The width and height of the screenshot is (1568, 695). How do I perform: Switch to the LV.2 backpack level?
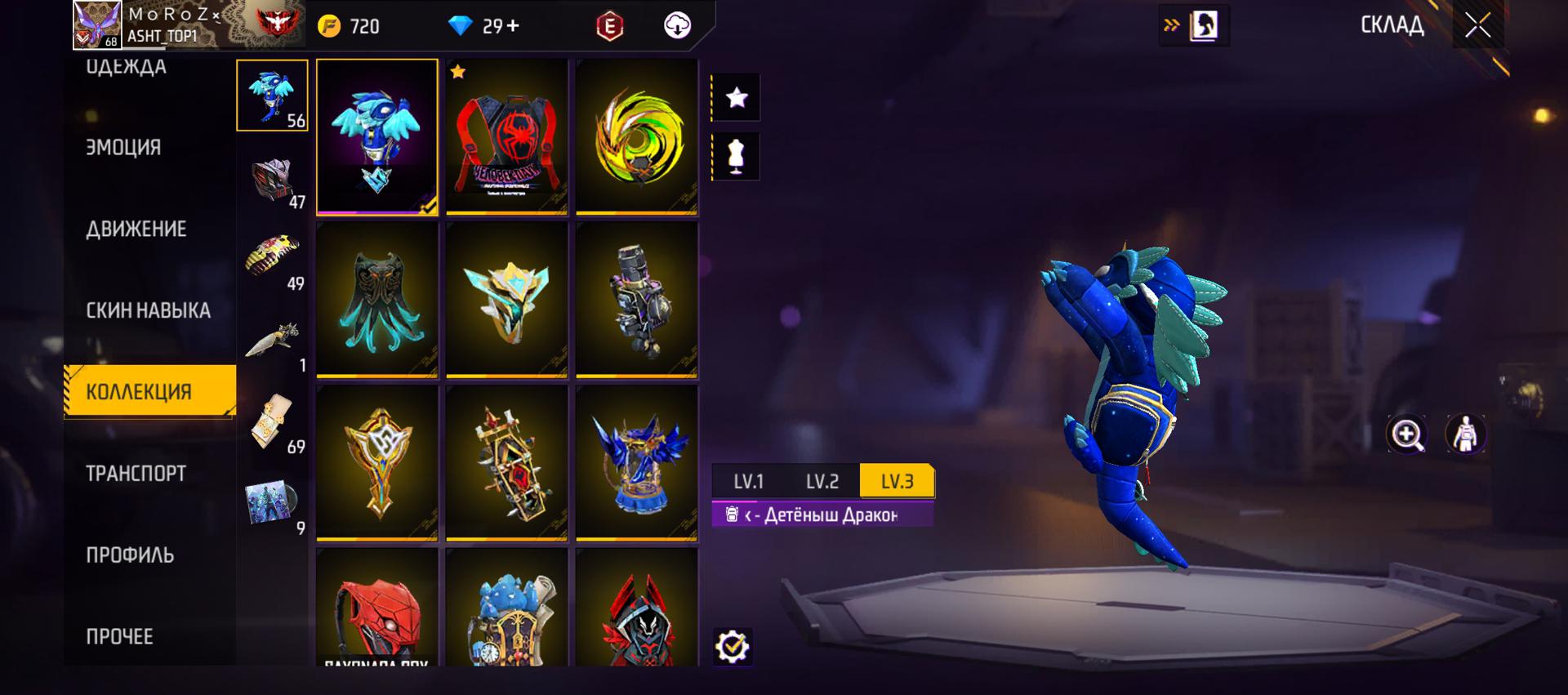[x=822, y=482]
